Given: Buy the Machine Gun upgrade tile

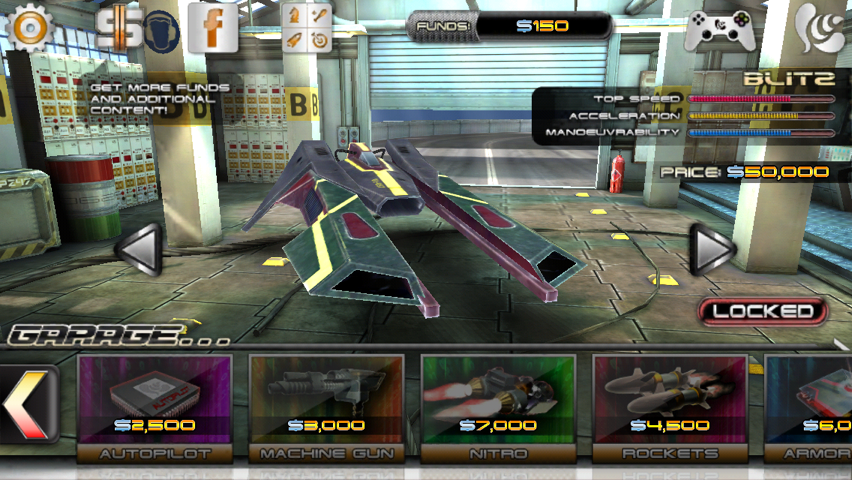Looking at the screenshot, I should (326, 405).
